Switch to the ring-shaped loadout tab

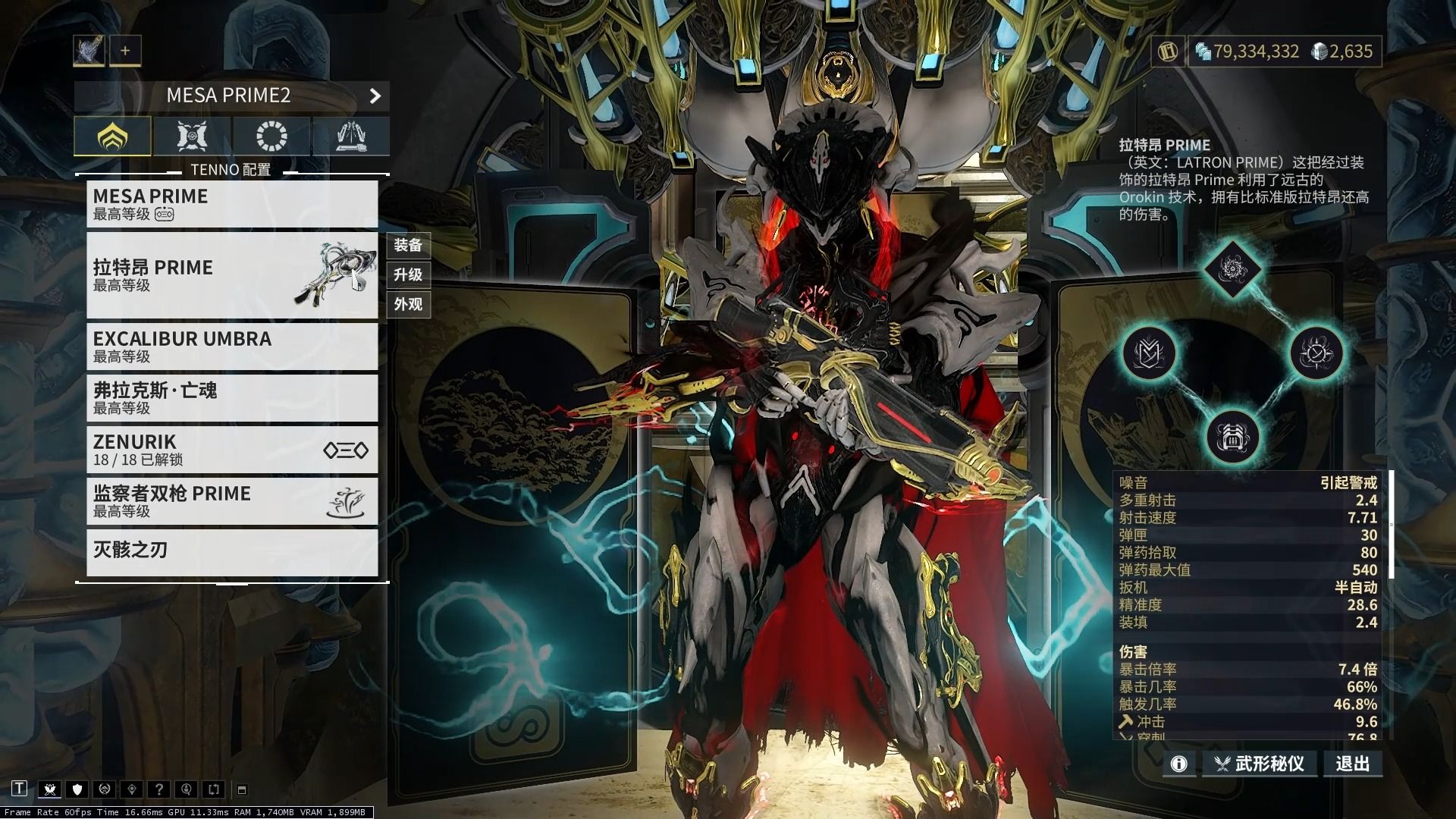[x=271, y=136]
